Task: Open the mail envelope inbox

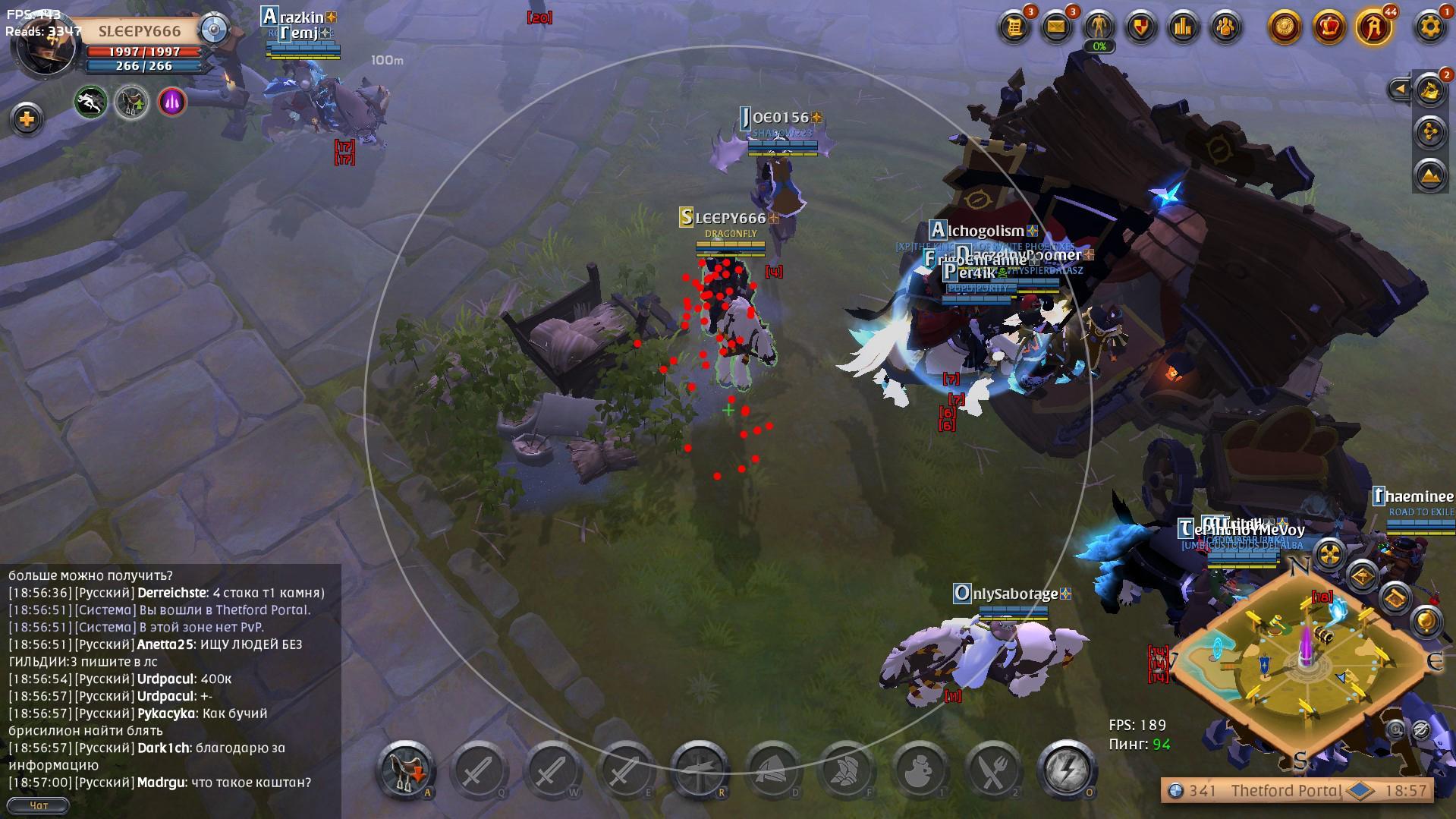Action: click(1056, 28)
